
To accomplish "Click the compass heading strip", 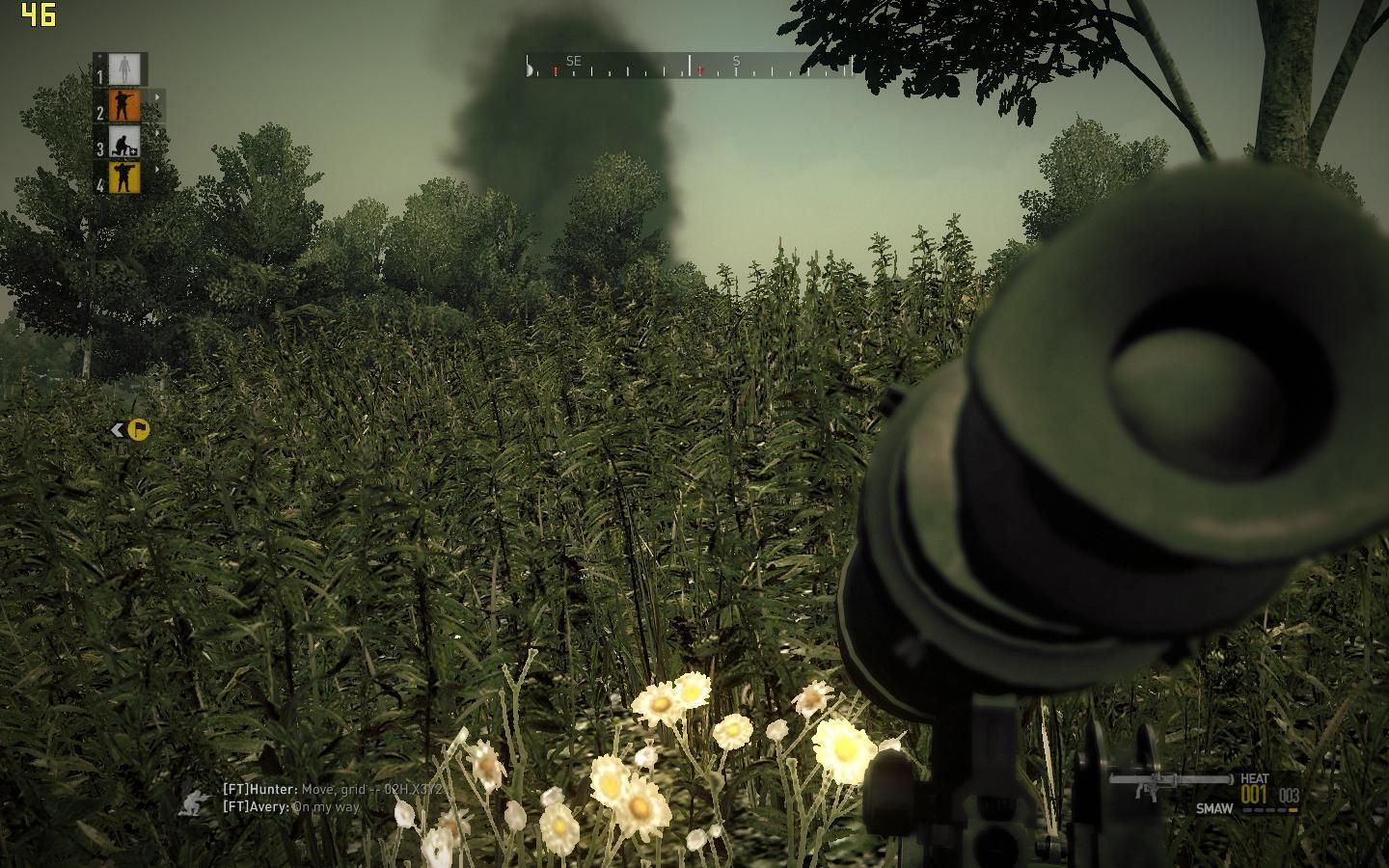I will 690,66.
